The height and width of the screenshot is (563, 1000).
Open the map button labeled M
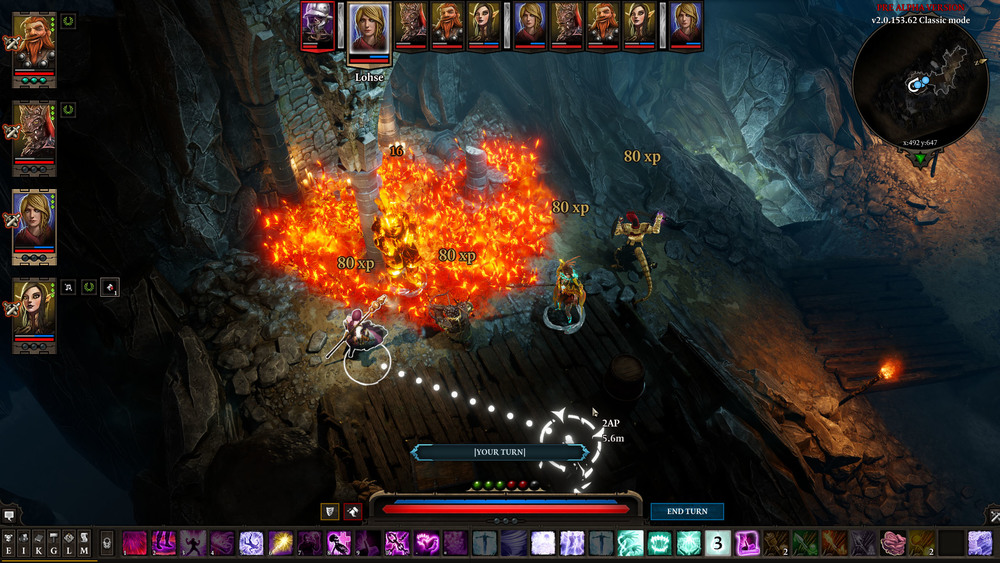[x=84, y=543]
